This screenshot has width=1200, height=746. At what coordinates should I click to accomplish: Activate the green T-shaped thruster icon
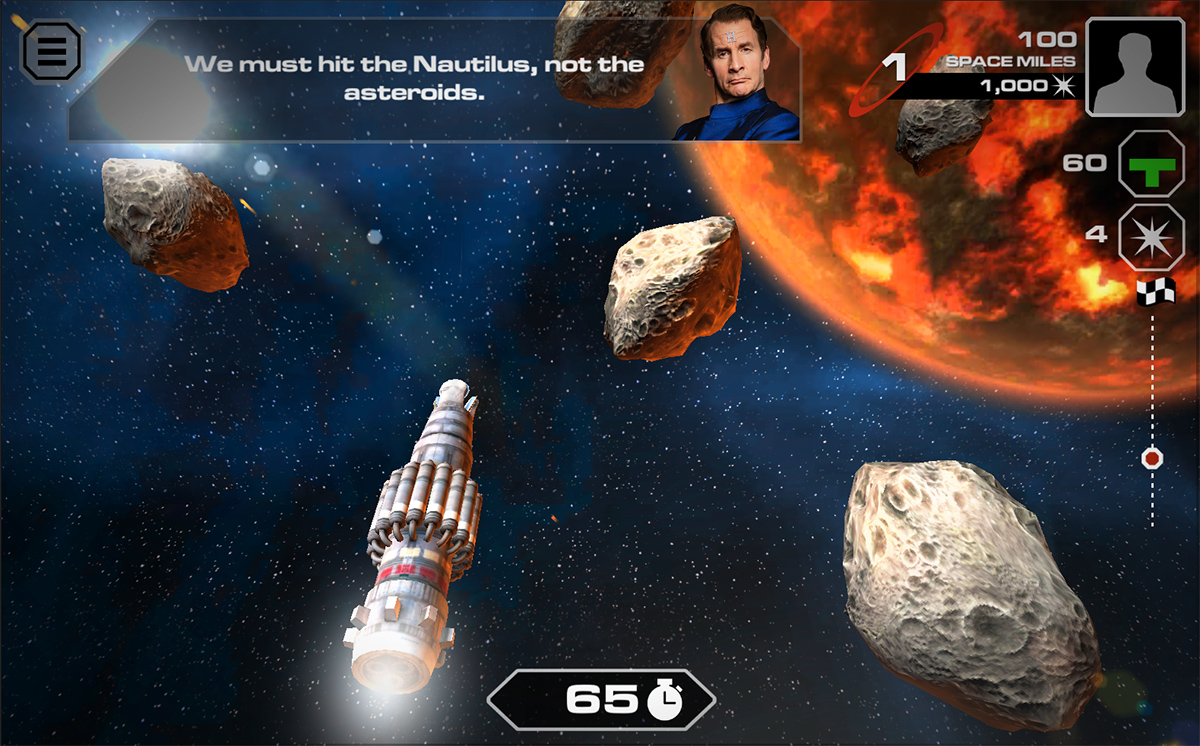pyautogui.click(x=1151, y=164)
